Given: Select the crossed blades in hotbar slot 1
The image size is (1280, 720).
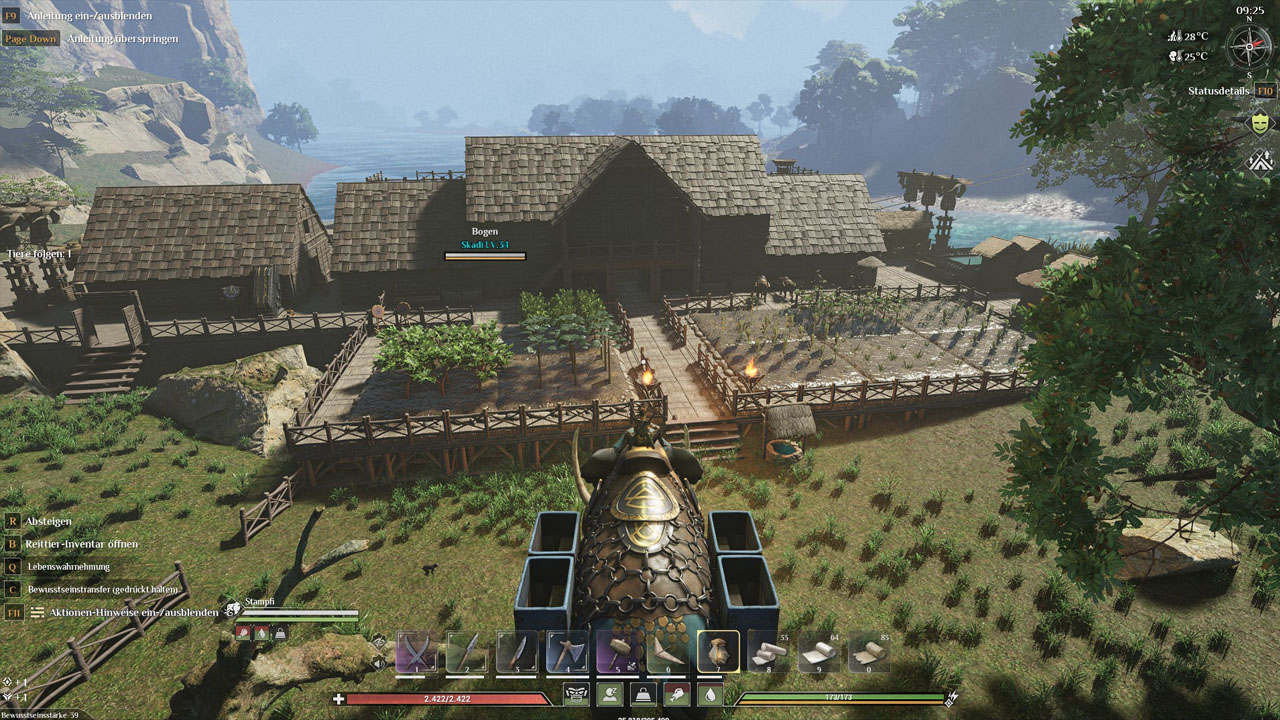Looking at the screenshot, I should (x=417, y=652).
